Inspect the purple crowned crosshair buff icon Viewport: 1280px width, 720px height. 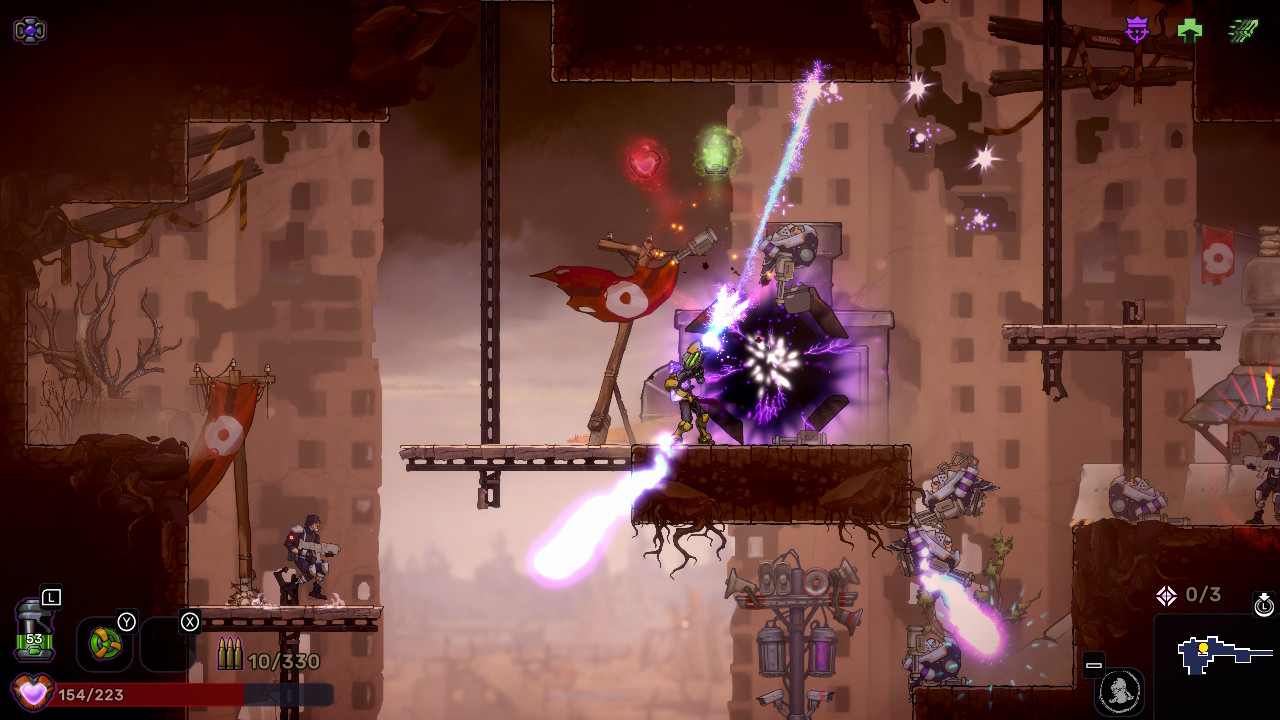click(x=1137, y=30)
